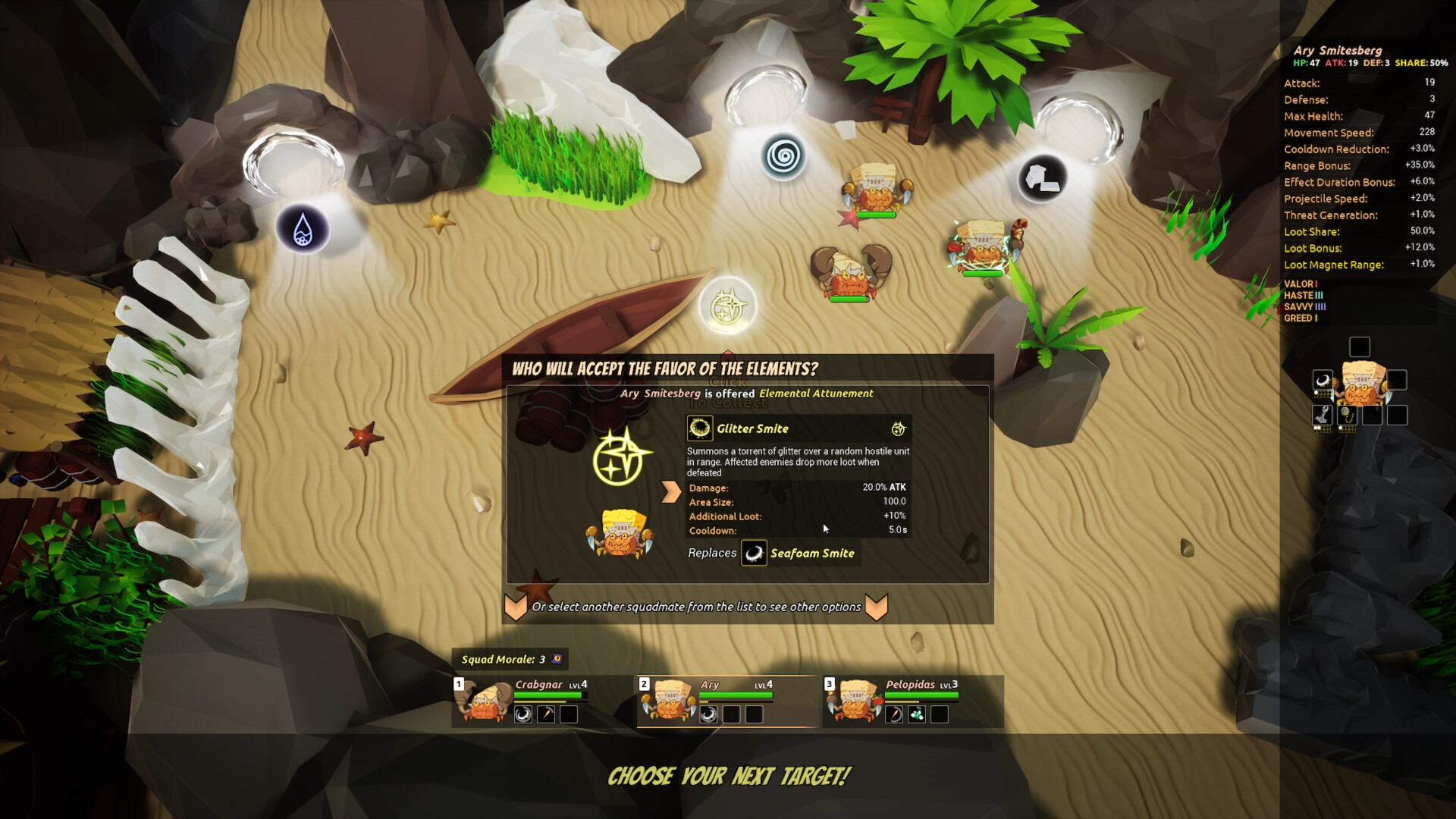The width and height of the screenshot is (1456, 819).
Task: Click the hammer charm equipment icon on Ary's panel
Action: [1322, 416]
